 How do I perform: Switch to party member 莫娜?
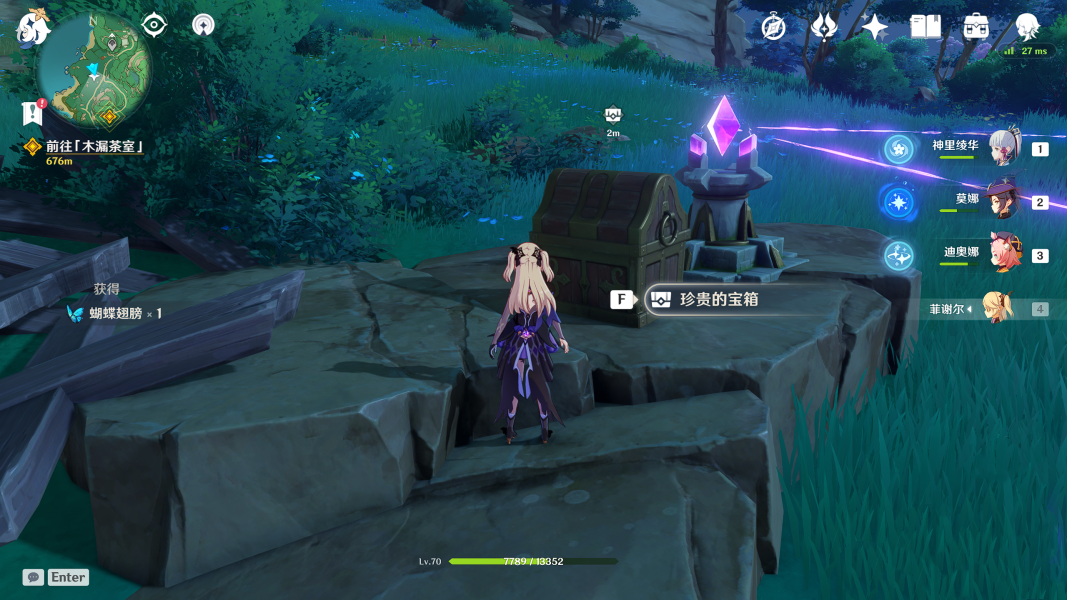(x=1002, y=201)
